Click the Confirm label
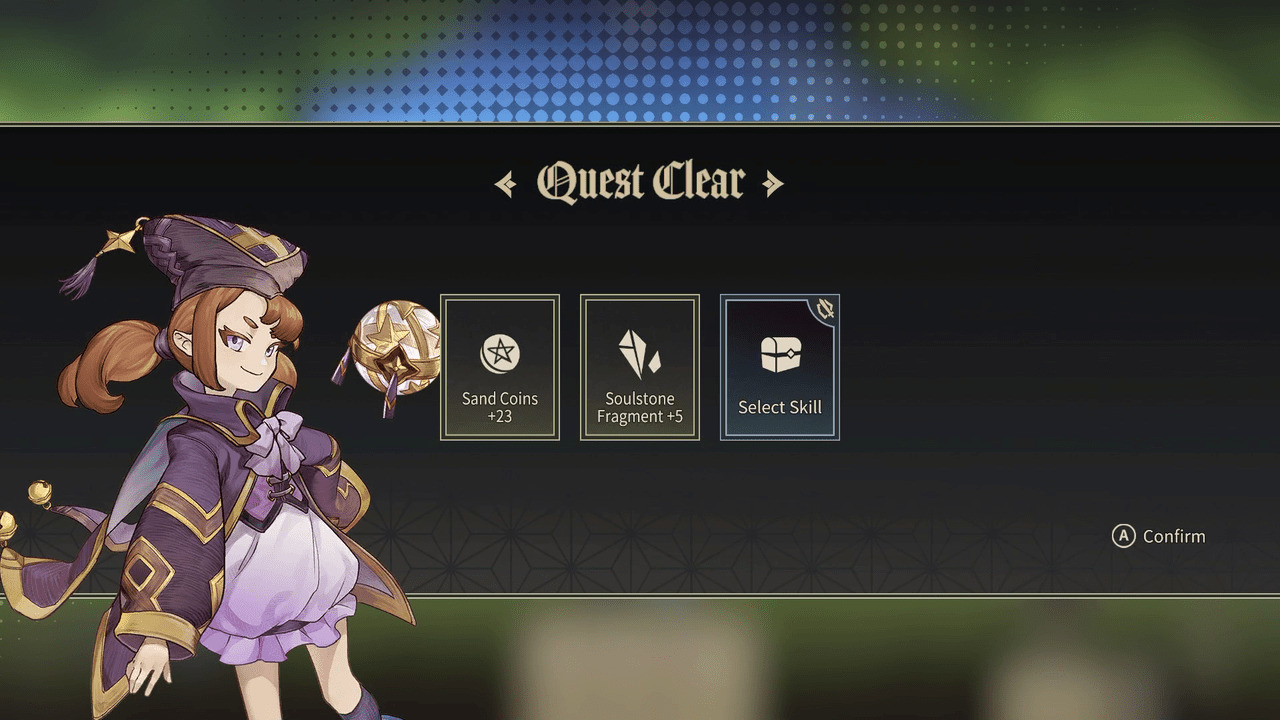The width and height of the screenshot is (1280, 720). 1175,536
